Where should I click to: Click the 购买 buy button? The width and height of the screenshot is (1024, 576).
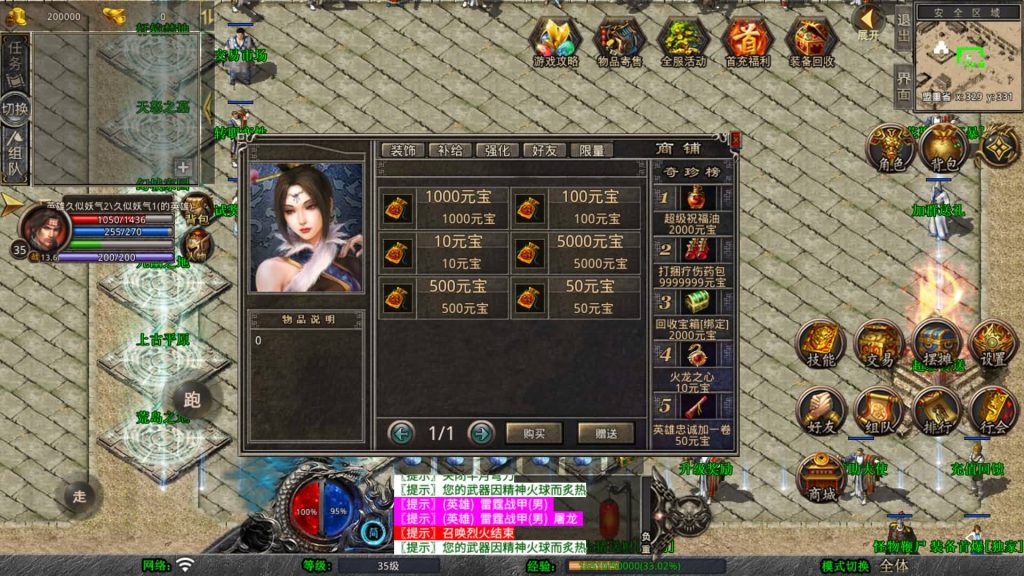pyautogui.click(x=534, y=433)
